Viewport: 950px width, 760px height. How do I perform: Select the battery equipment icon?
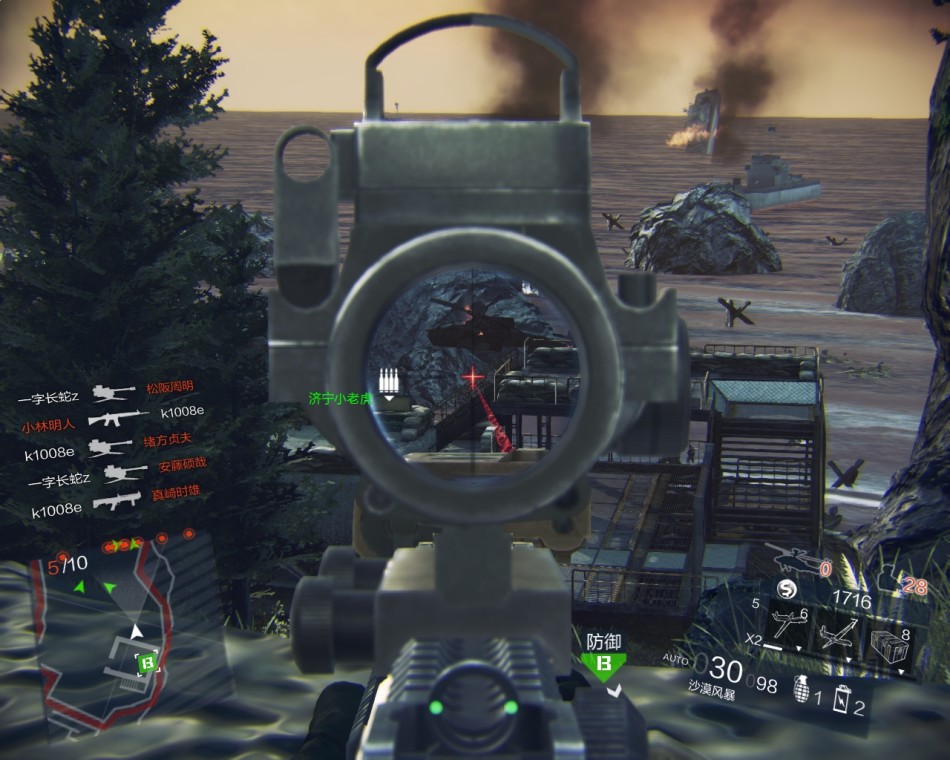tap(843, 697)
